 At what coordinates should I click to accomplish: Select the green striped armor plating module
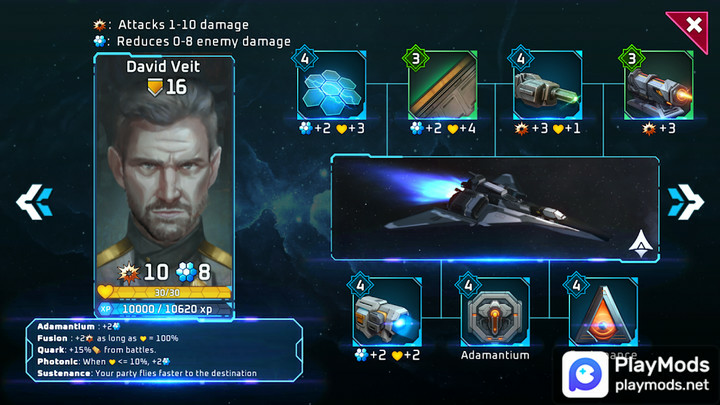441,87
